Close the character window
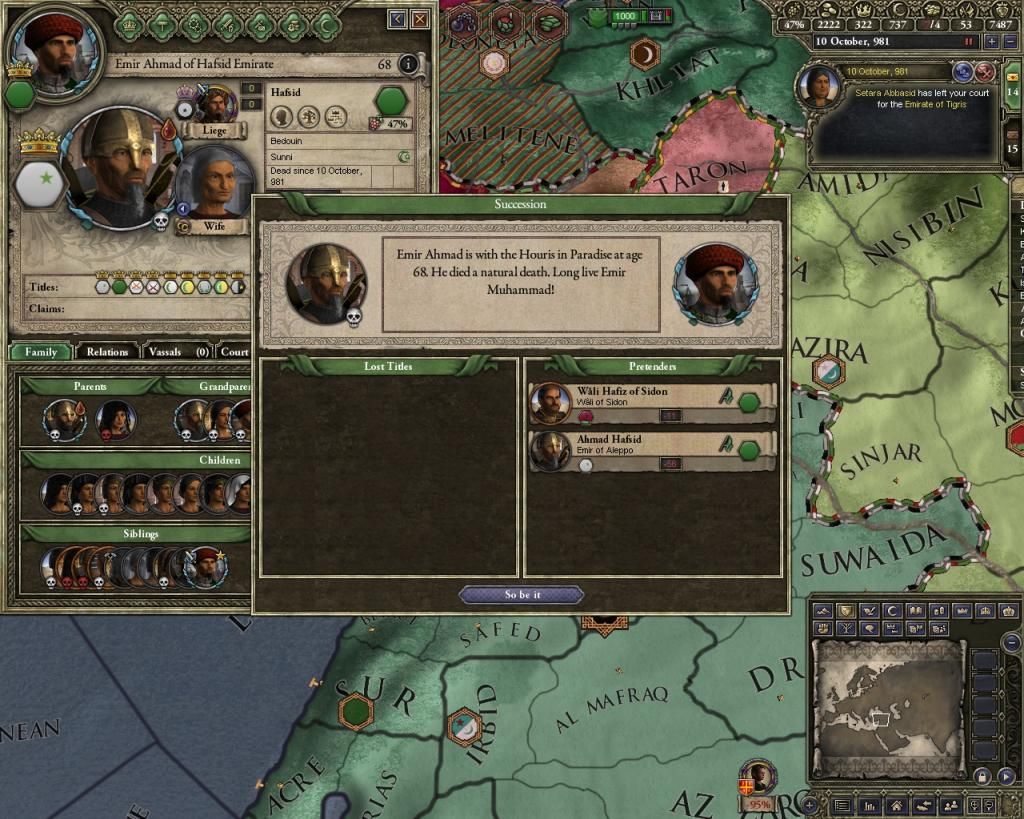1024x819 pixels. click(x=420, y=18)
